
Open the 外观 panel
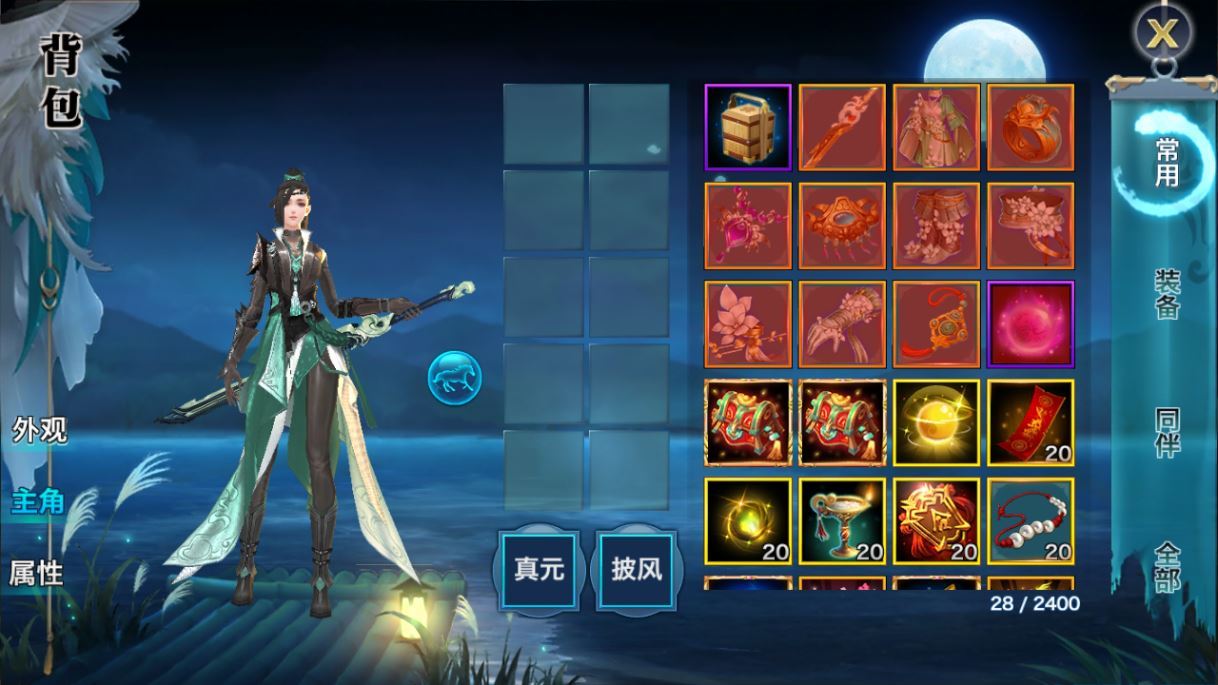click(x=39, y=430)
